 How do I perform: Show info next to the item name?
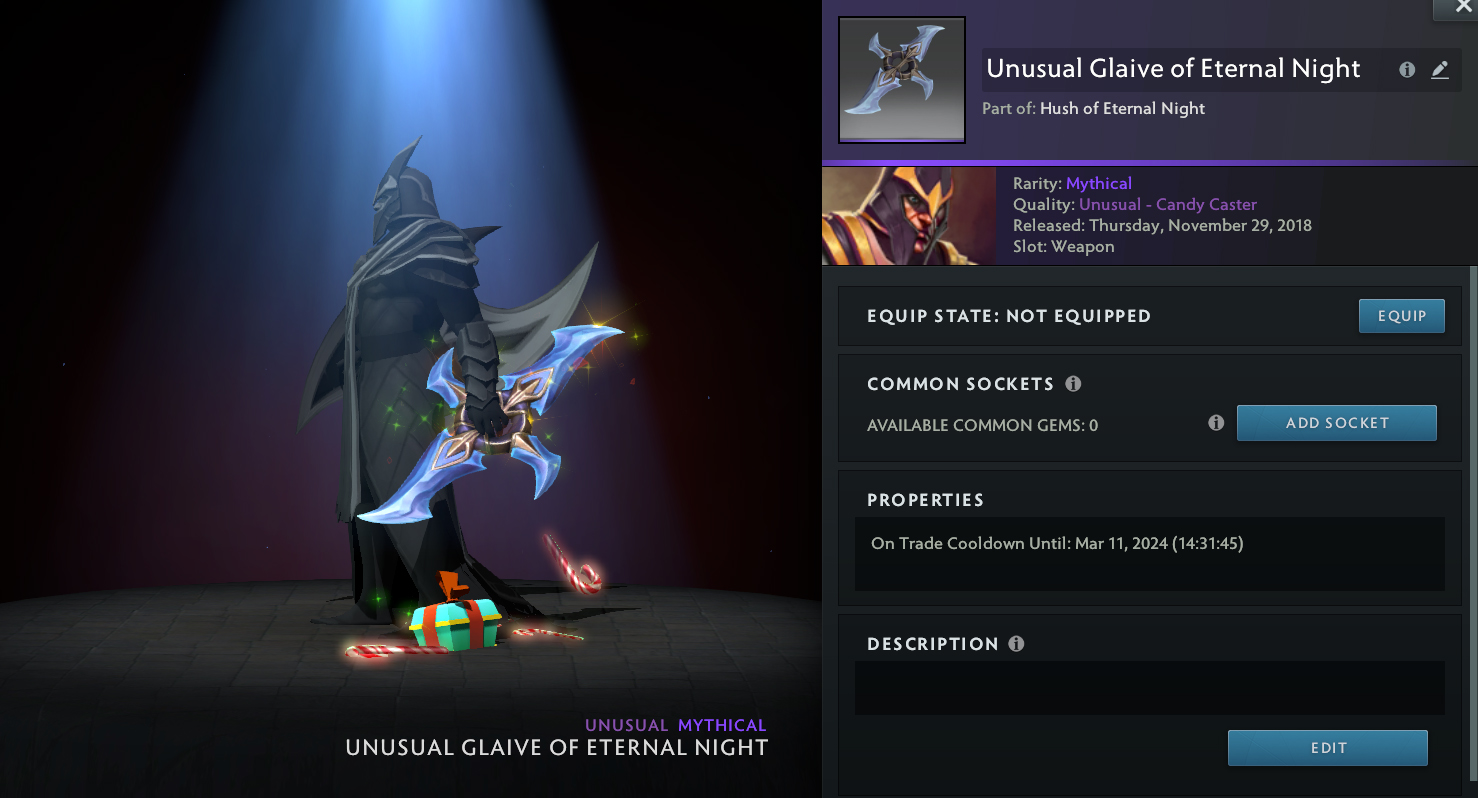point(1407,70)
